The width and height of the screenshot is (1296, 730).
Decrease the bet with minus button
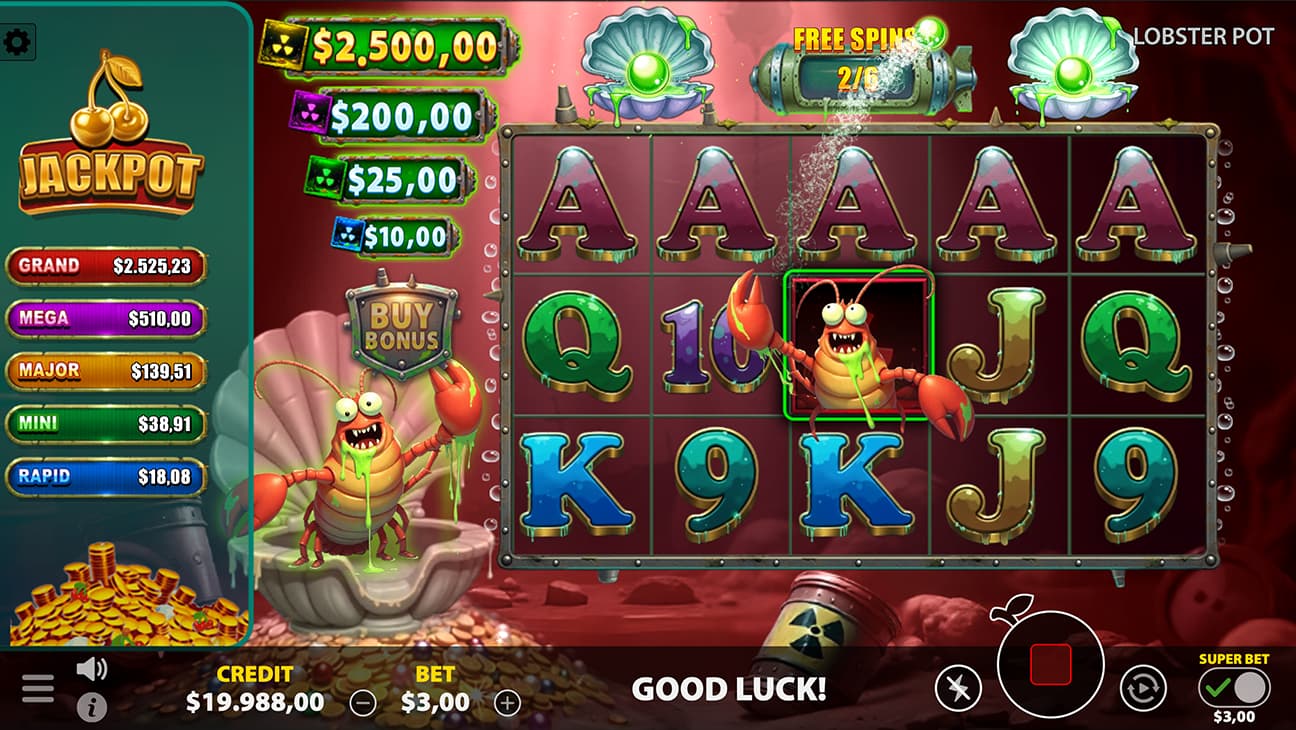pos(363,703)
